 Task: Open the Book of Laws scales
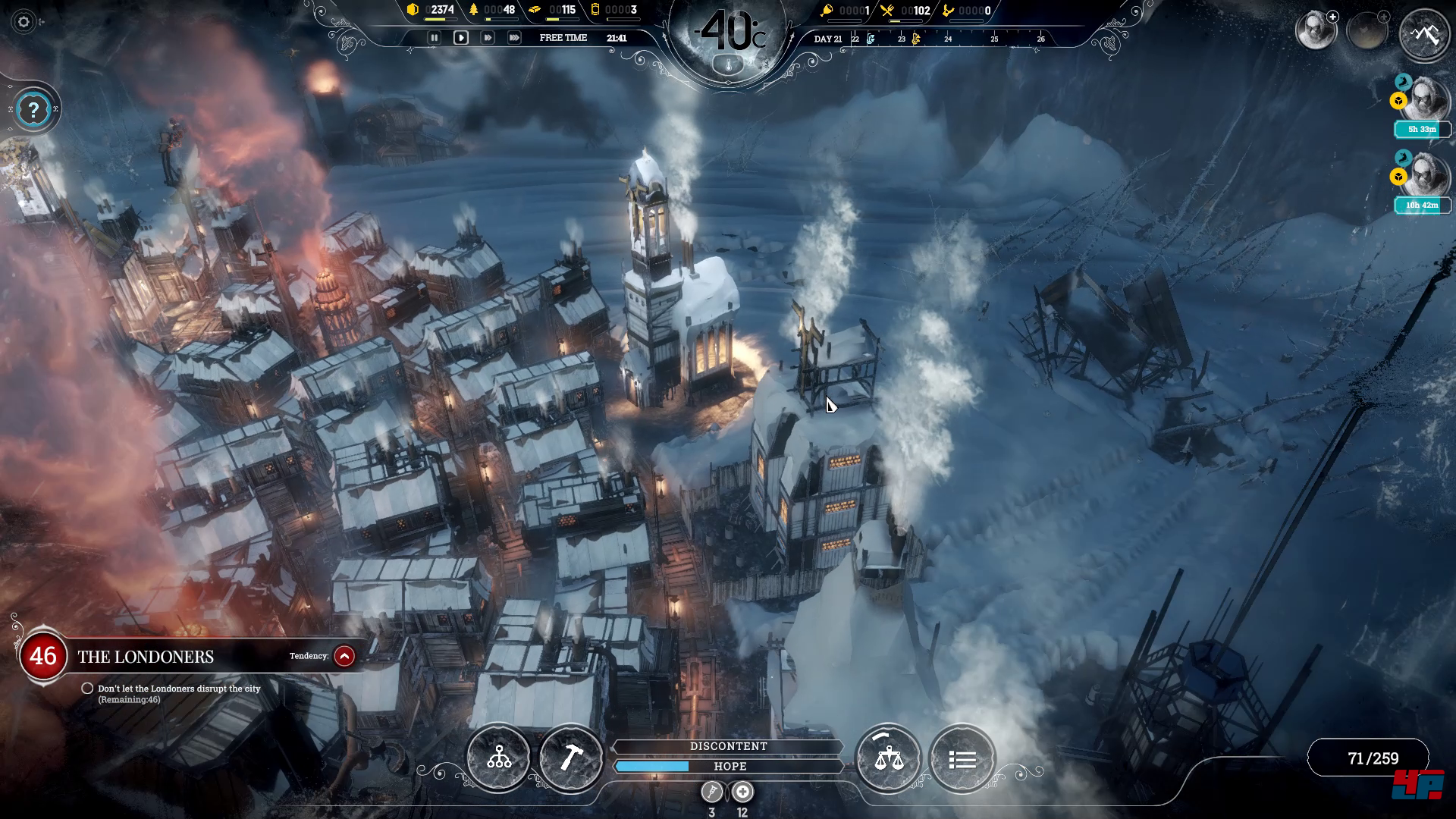(x=888, y=758)
